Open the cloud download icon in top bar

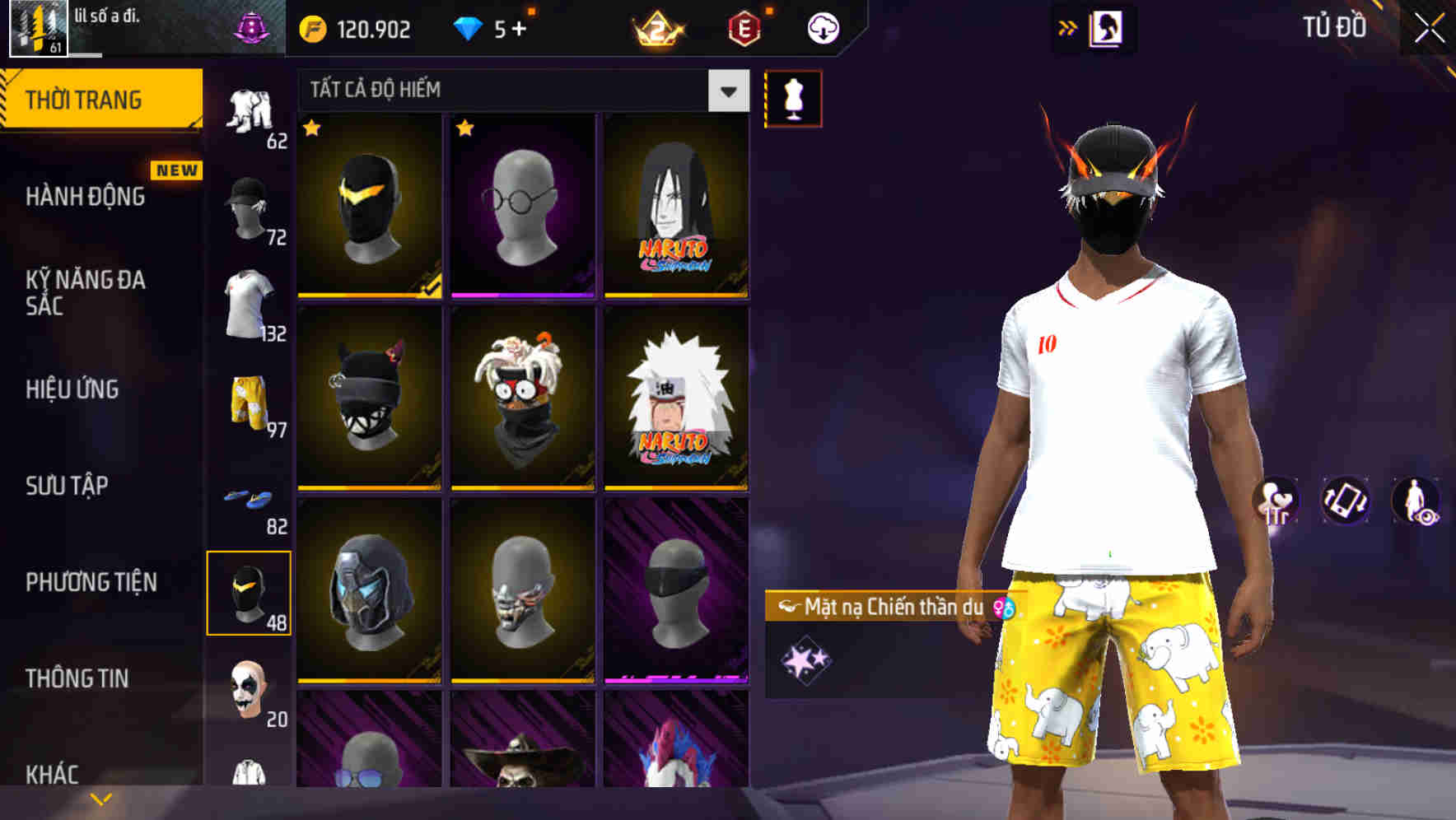[x=822, y=27]
